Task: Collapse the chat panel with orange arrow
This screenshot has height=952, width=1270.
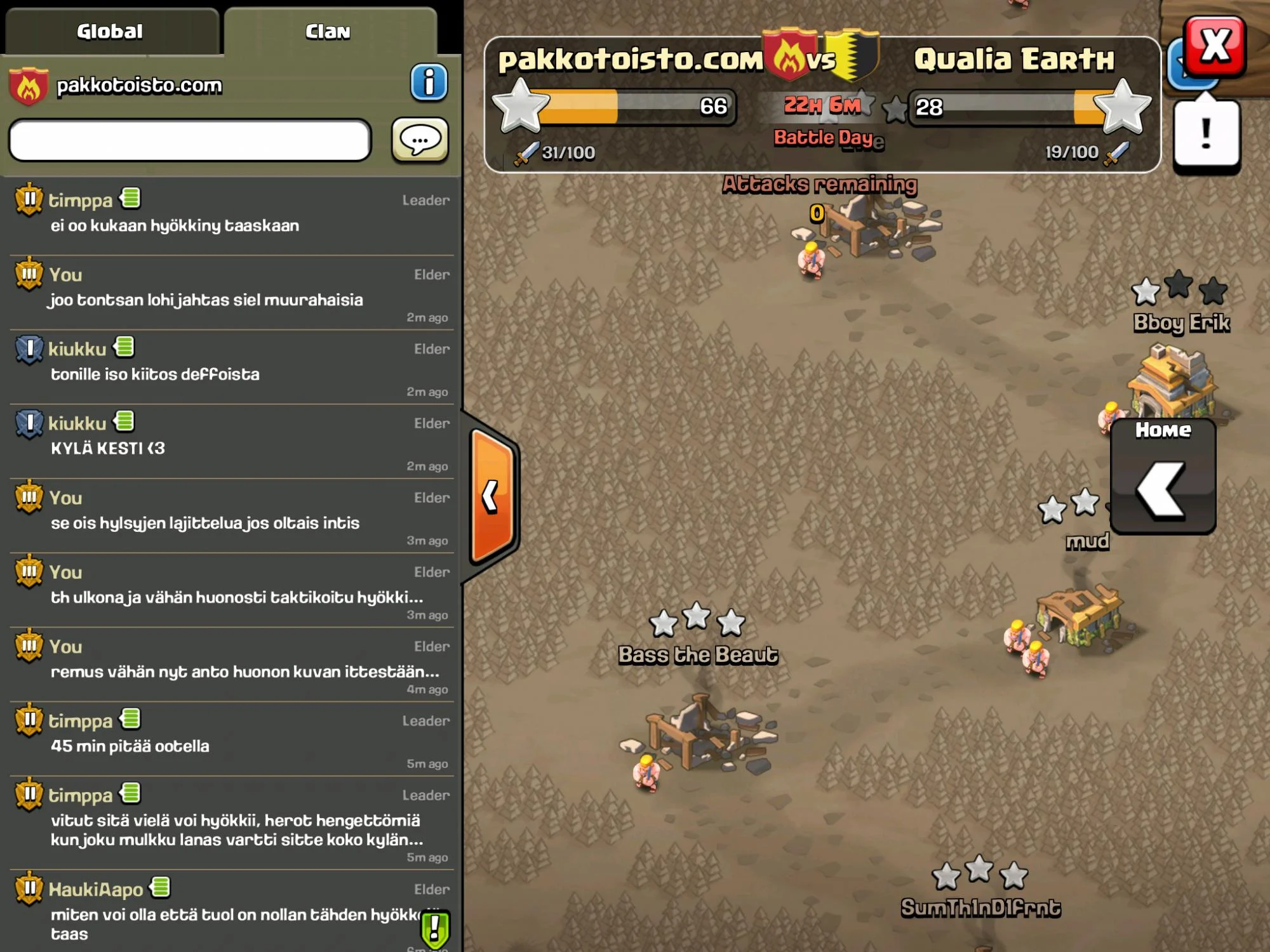Action: (x=492, y=496)
